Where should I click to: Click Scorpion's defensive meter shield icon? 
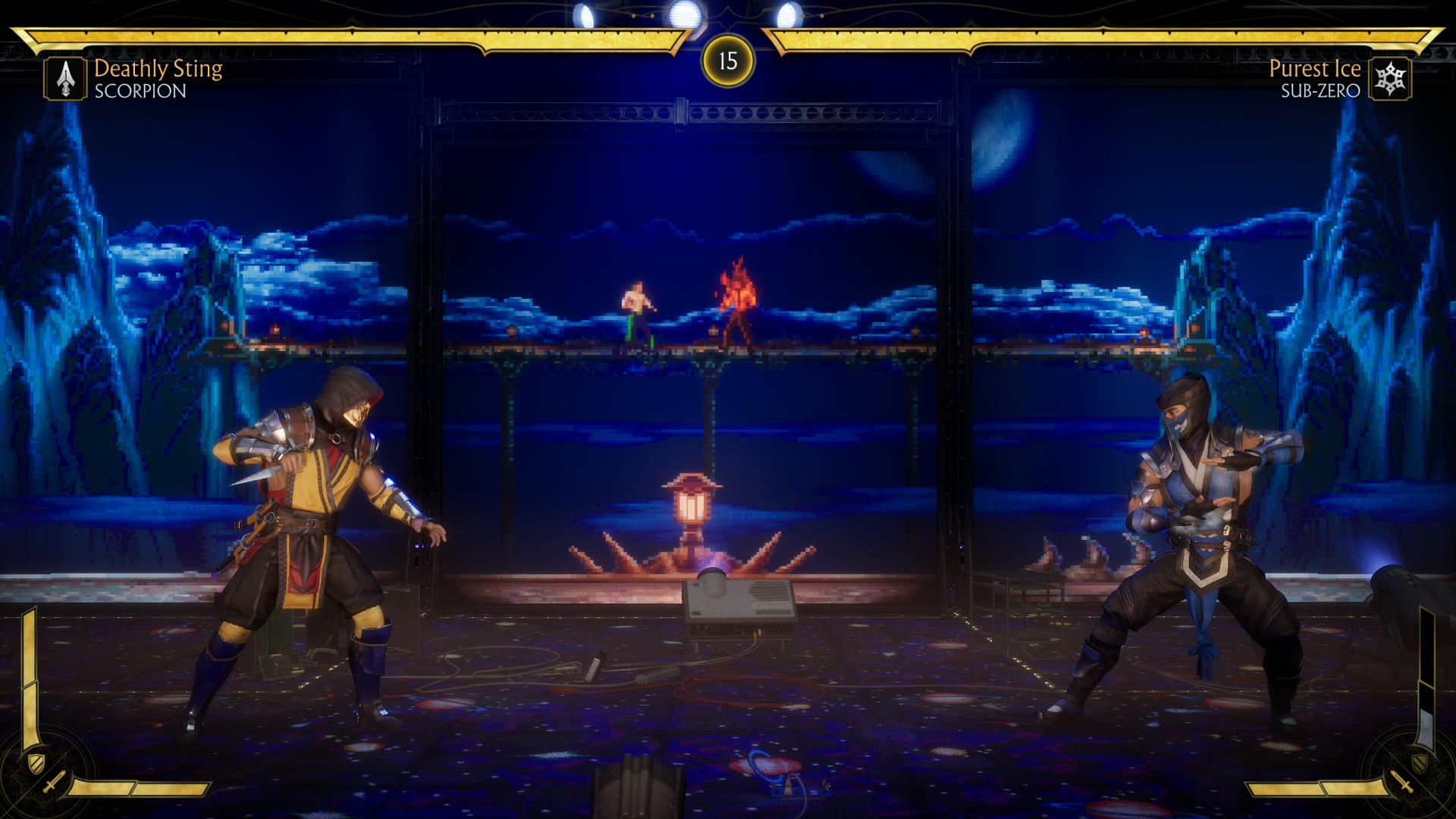click(x=35, y=761)
